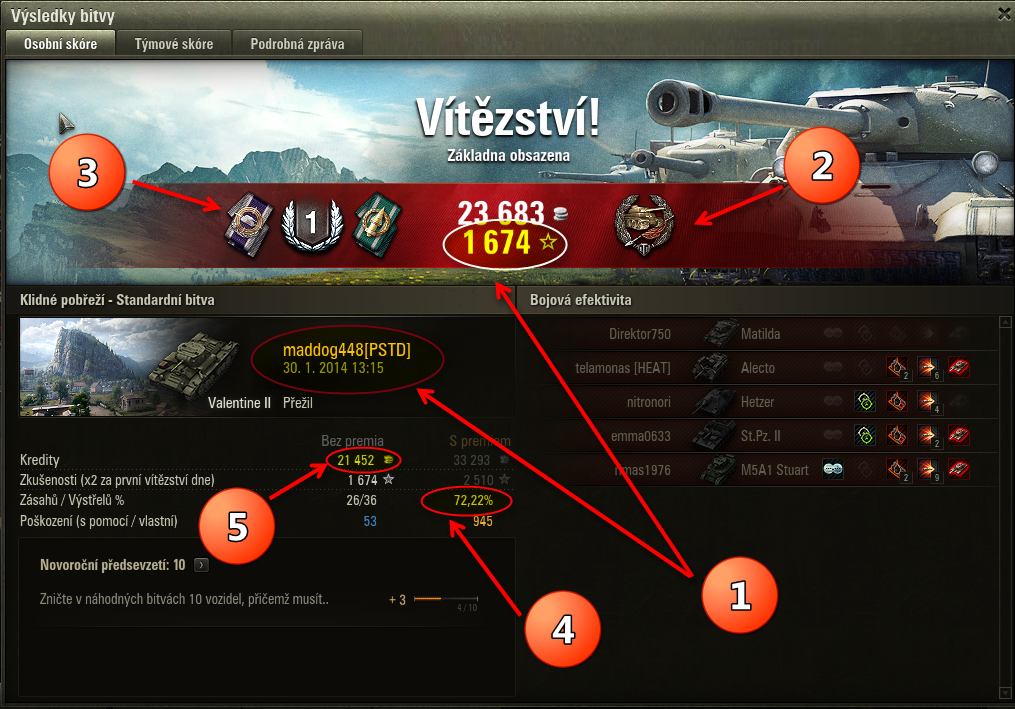The height and width of the screenshot is (709, 1015).
Task: Select nitronori's Hetzer row
Action: click(x=755, y=402)
